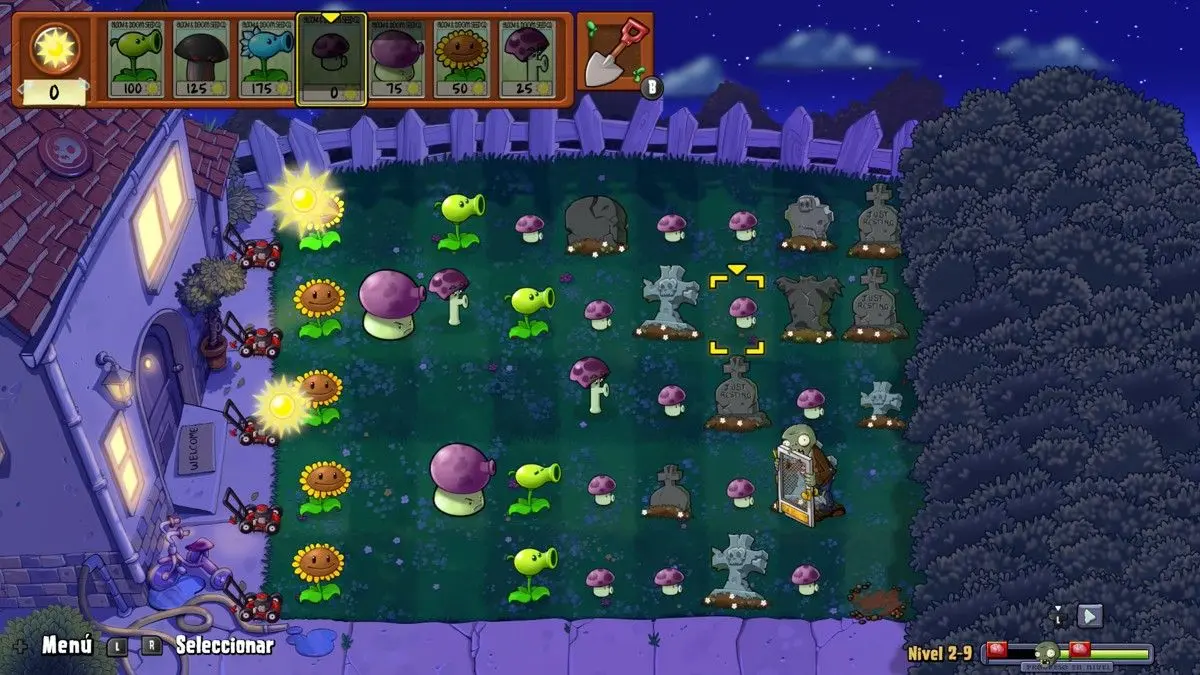Select the Peashooter seed packet
The height and width of the screenshot is (675, 1200).
click(x=135, y=58)
